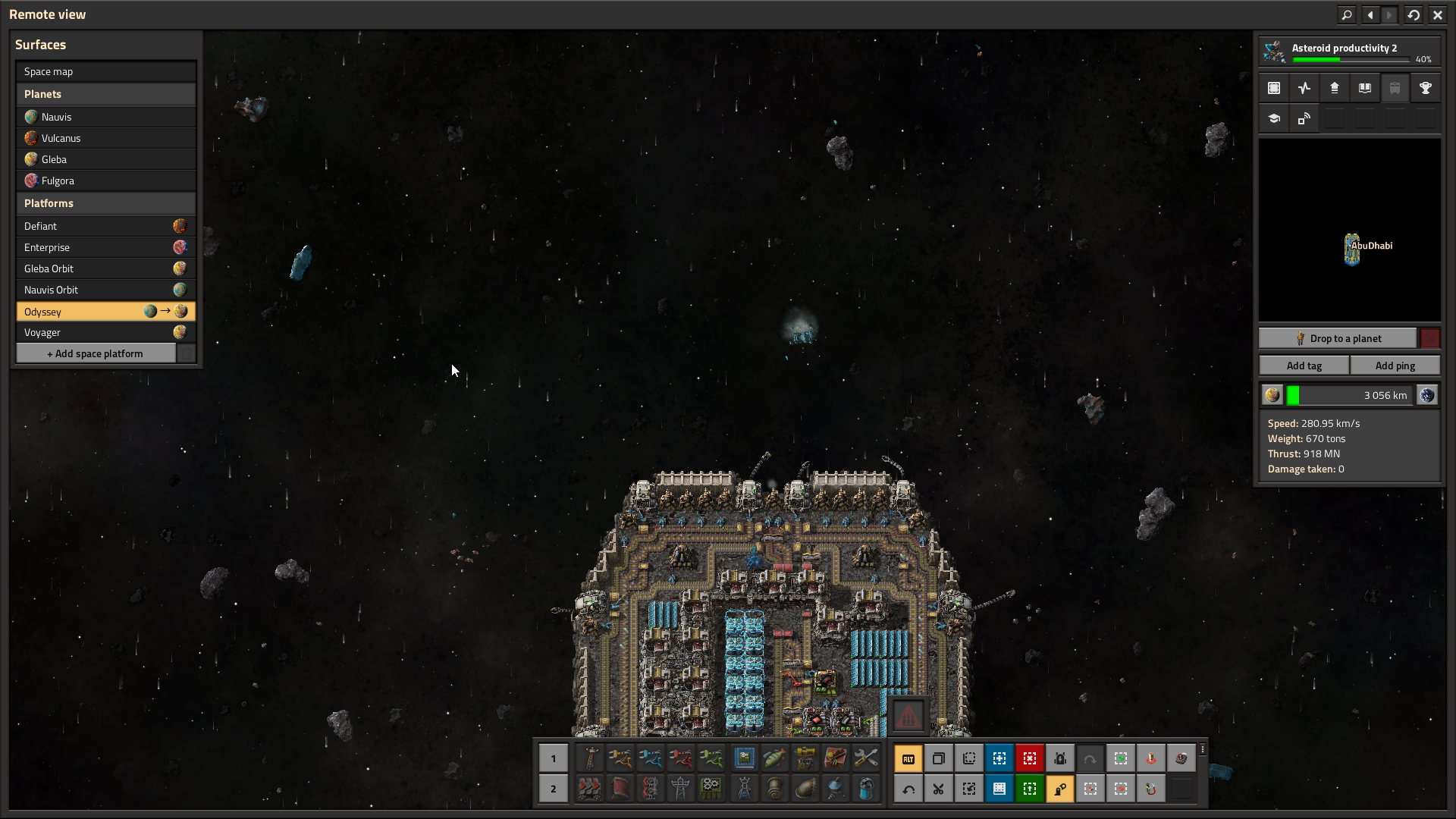The width and height of the screenshot is (1456, 819).
Task: Click Add space platform button
Action: tap(96, 353)
